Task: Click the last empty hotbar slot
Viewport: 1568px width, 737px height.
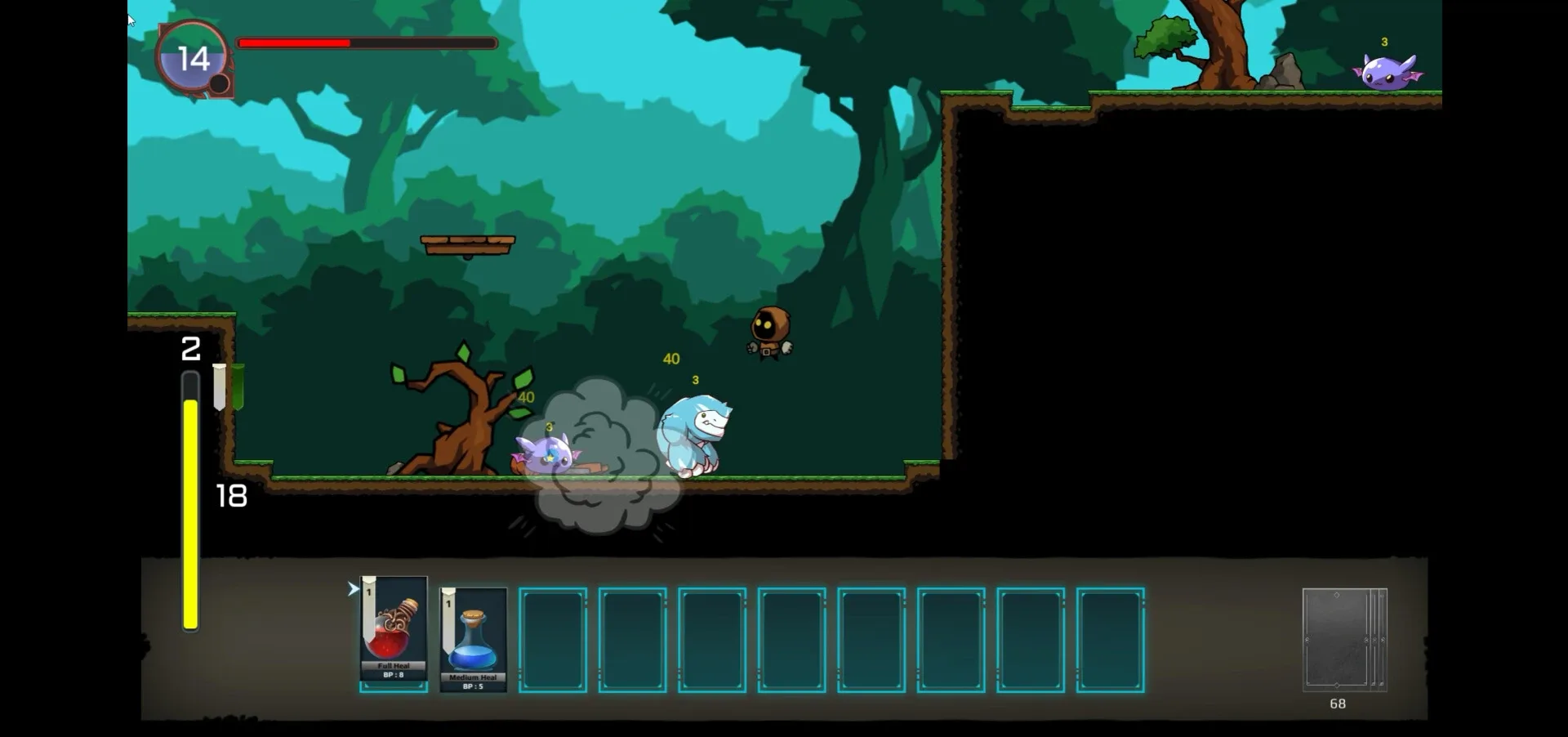Action: pos(1111,640)
